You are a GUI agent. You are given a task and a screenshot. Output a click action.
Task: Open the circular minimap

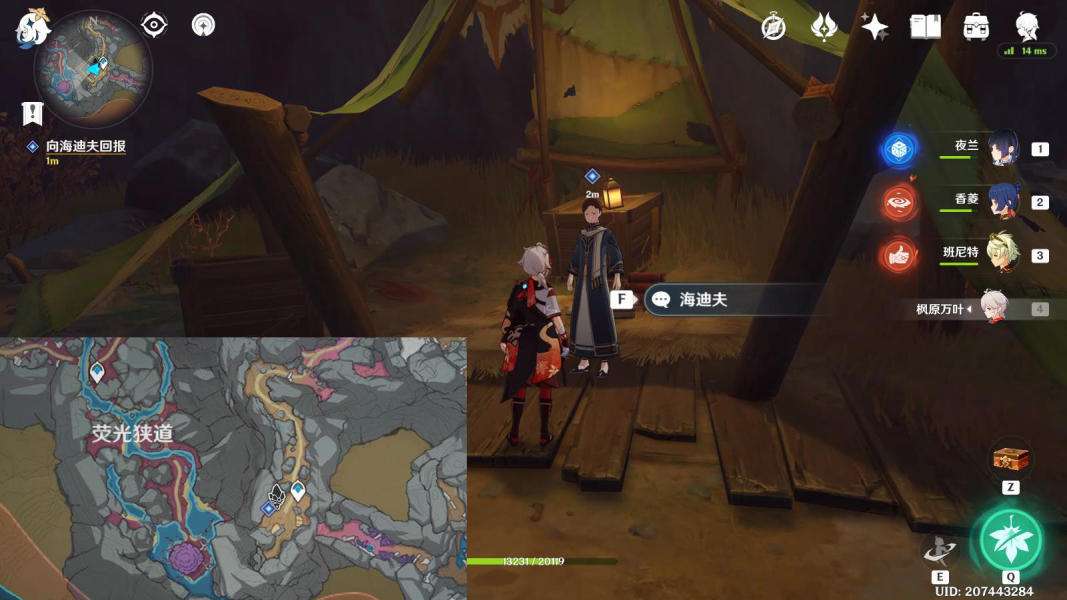pos(92,68)
